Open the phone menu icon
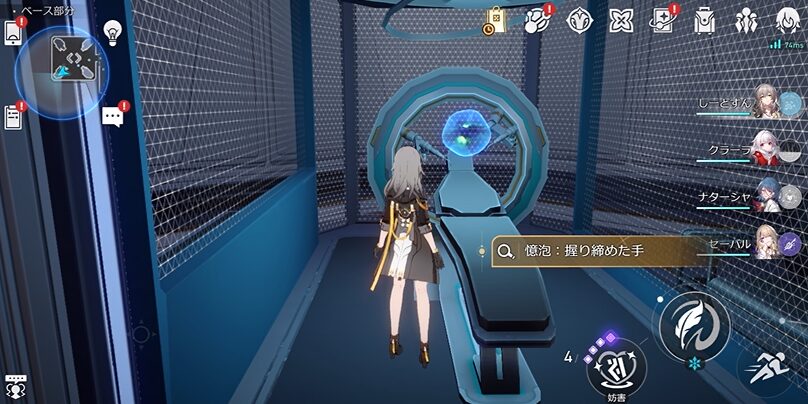Image resolution: width=808 pixels, height=404 pixels. [x=14, y=33]
